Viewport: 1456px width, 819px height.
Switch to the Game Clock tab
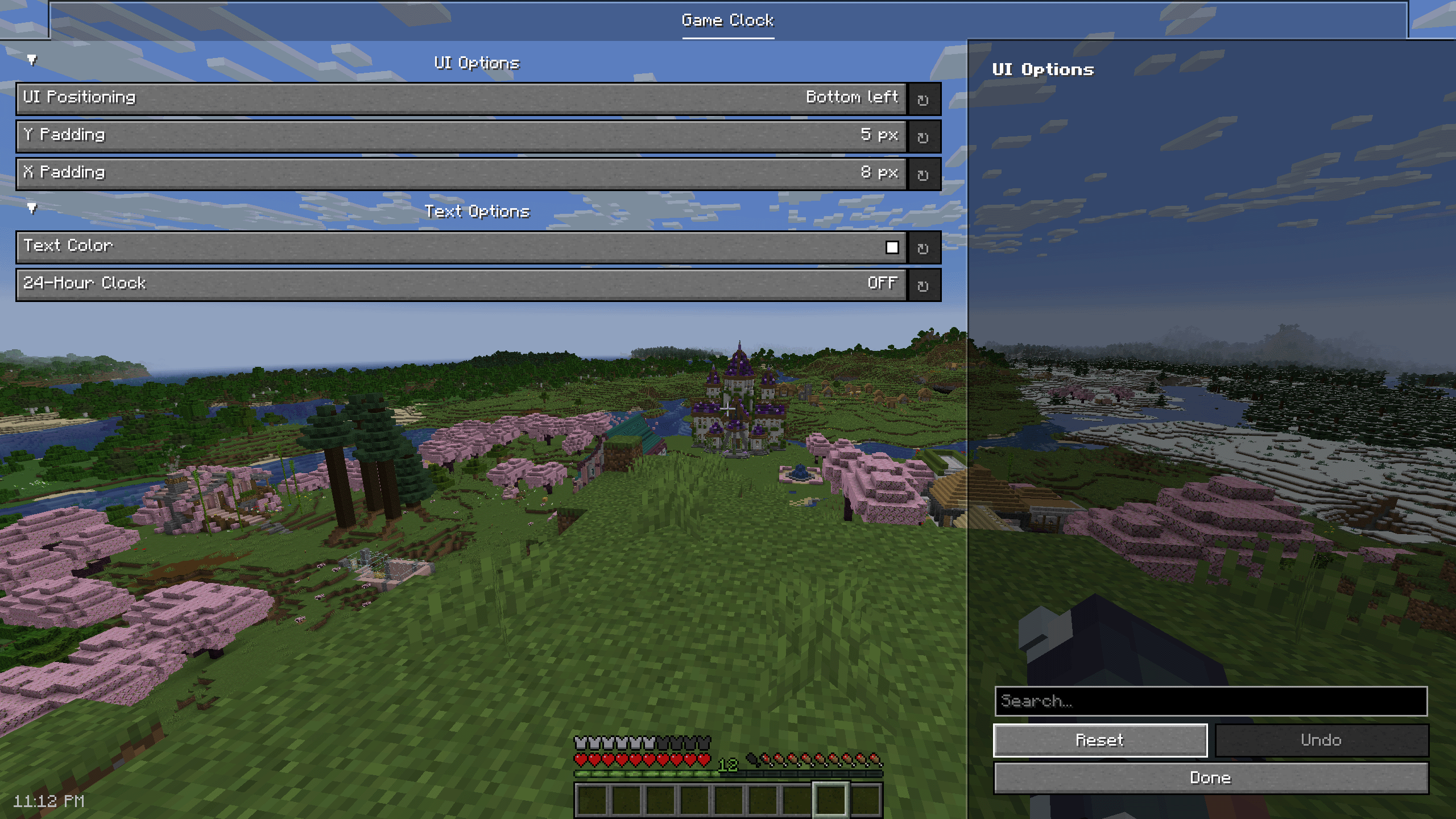(727, 21)
